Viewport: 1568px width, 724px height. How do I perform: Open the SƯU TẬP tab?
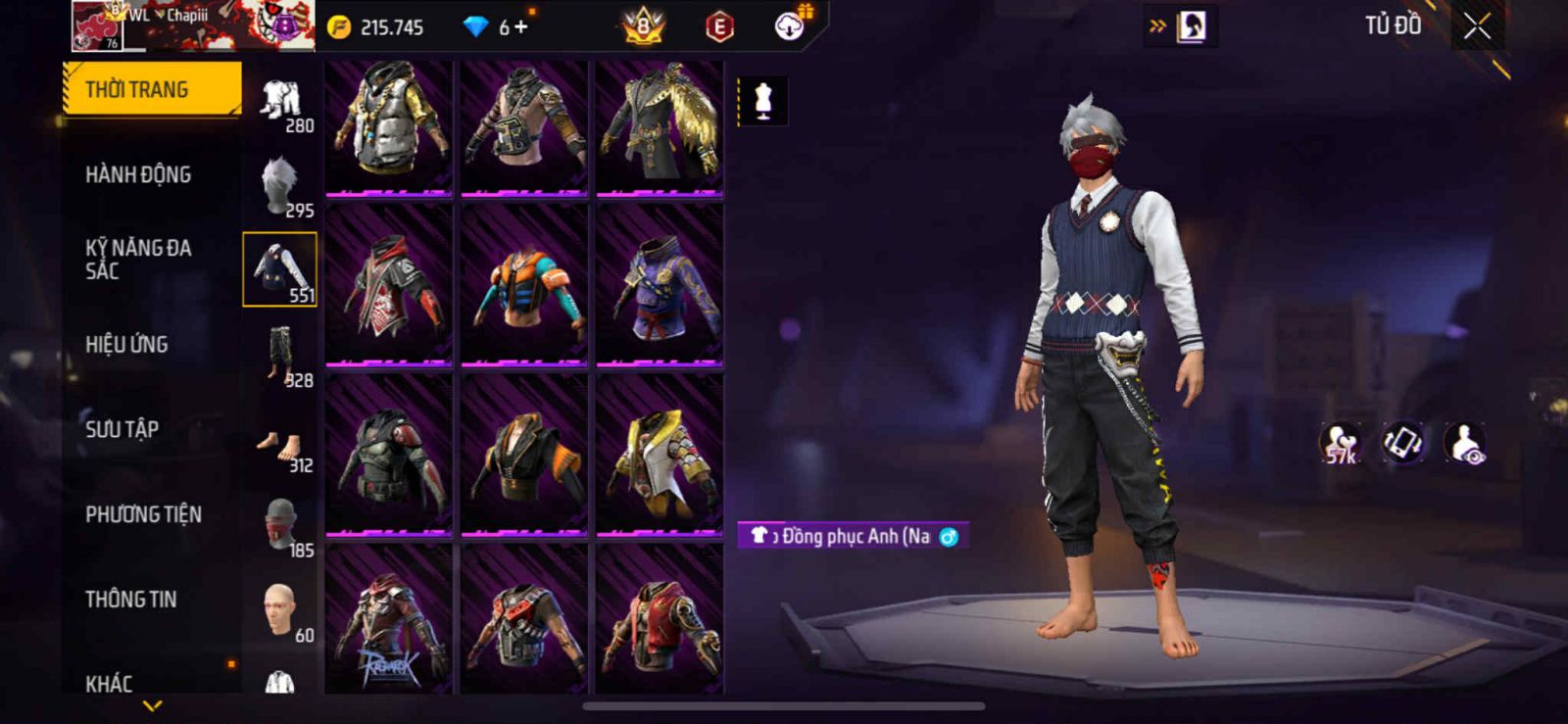tap(122, 429)
